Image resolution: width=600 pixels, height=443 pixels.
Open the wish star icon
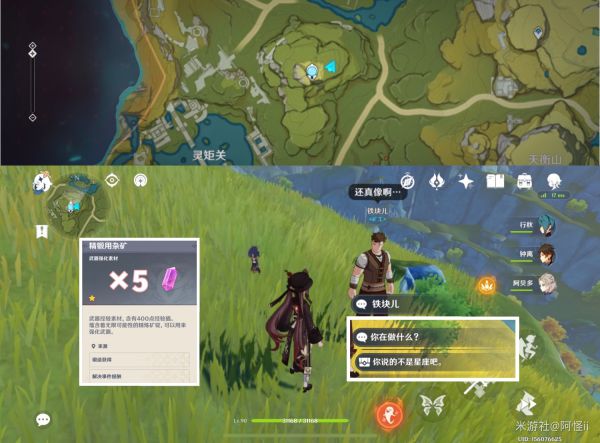[x=466, y=181]
